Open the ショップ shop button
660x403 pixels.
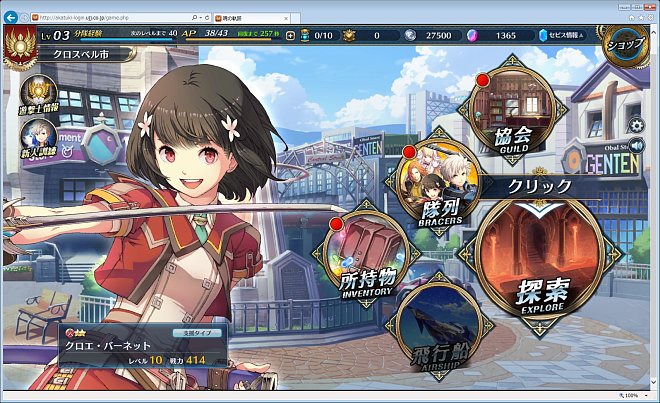click(629, 43)
